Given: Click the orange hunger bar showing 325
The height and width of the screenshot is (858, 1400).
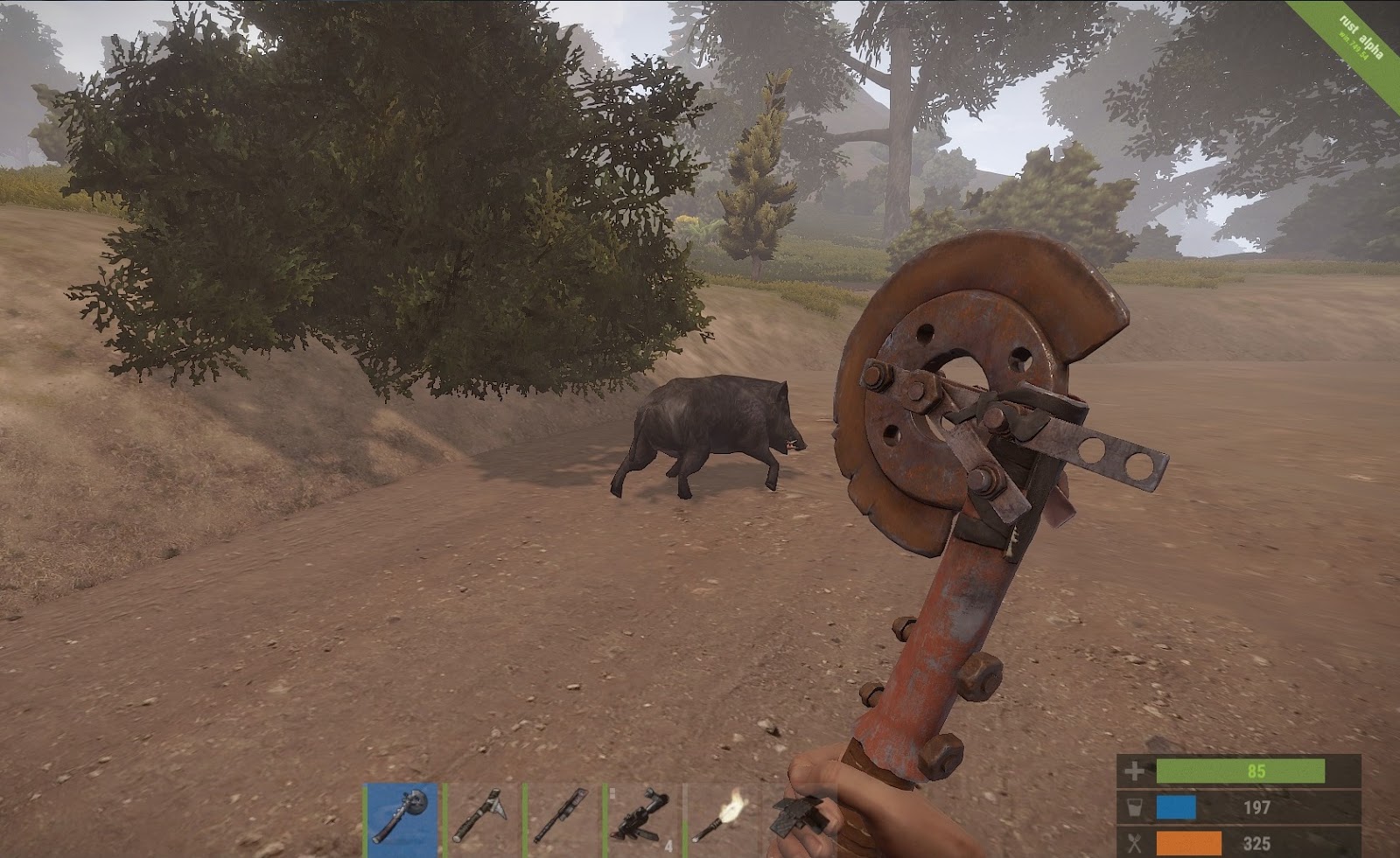Looking at the screenshot, I should [1188, 841].
